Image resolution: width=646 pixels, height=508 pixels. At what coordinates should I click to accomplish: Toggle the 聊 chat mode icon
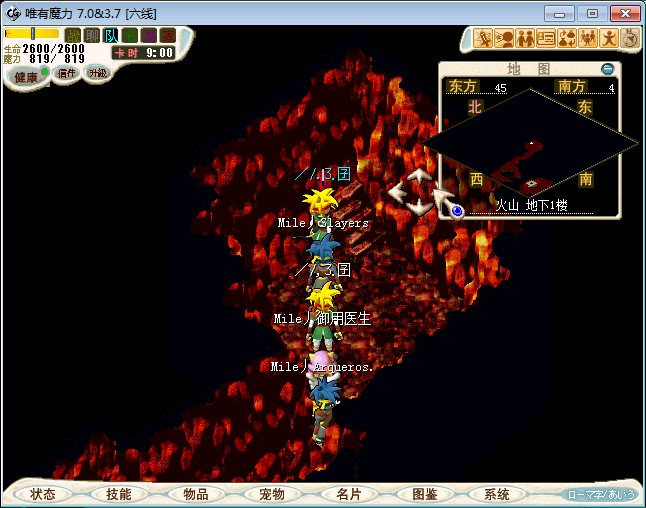coord(92,35)
